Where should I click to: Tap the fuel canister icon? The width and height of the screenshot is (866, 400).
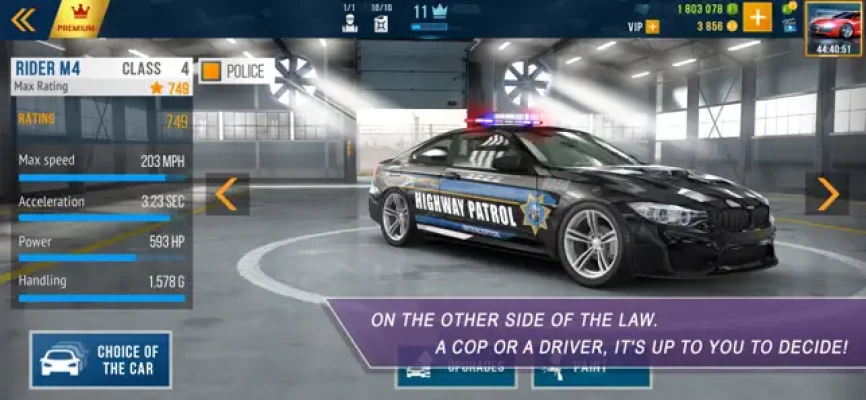[x=381, y=23]
